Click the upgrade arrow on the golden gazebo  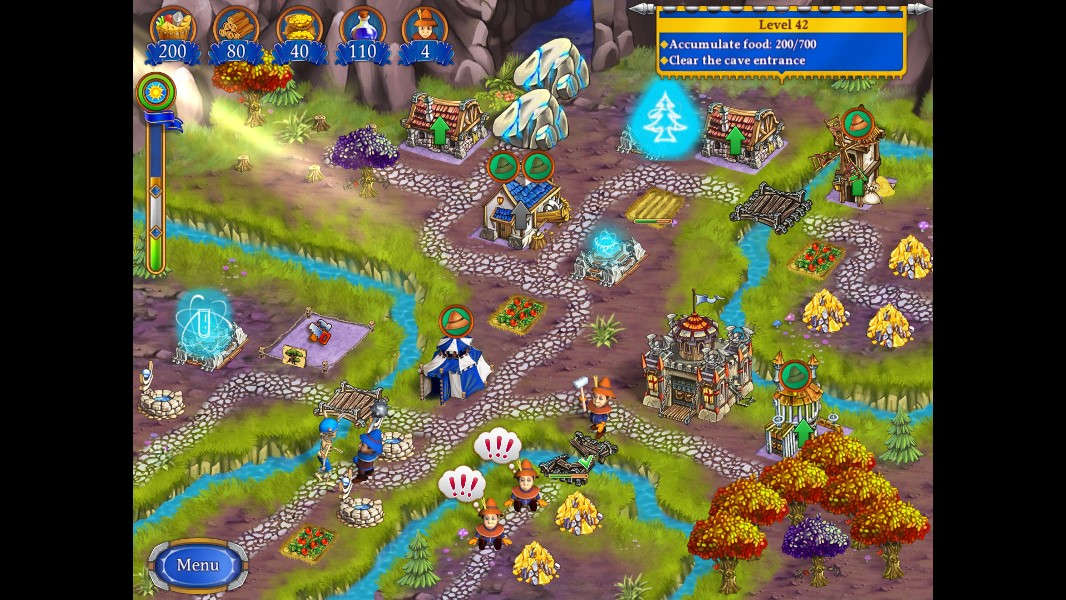tap(802, 432)
